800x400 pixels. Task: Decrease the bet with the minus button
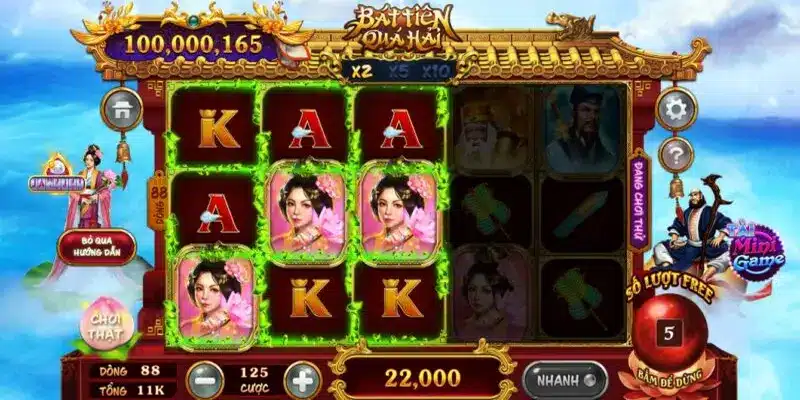pos(205,381)
